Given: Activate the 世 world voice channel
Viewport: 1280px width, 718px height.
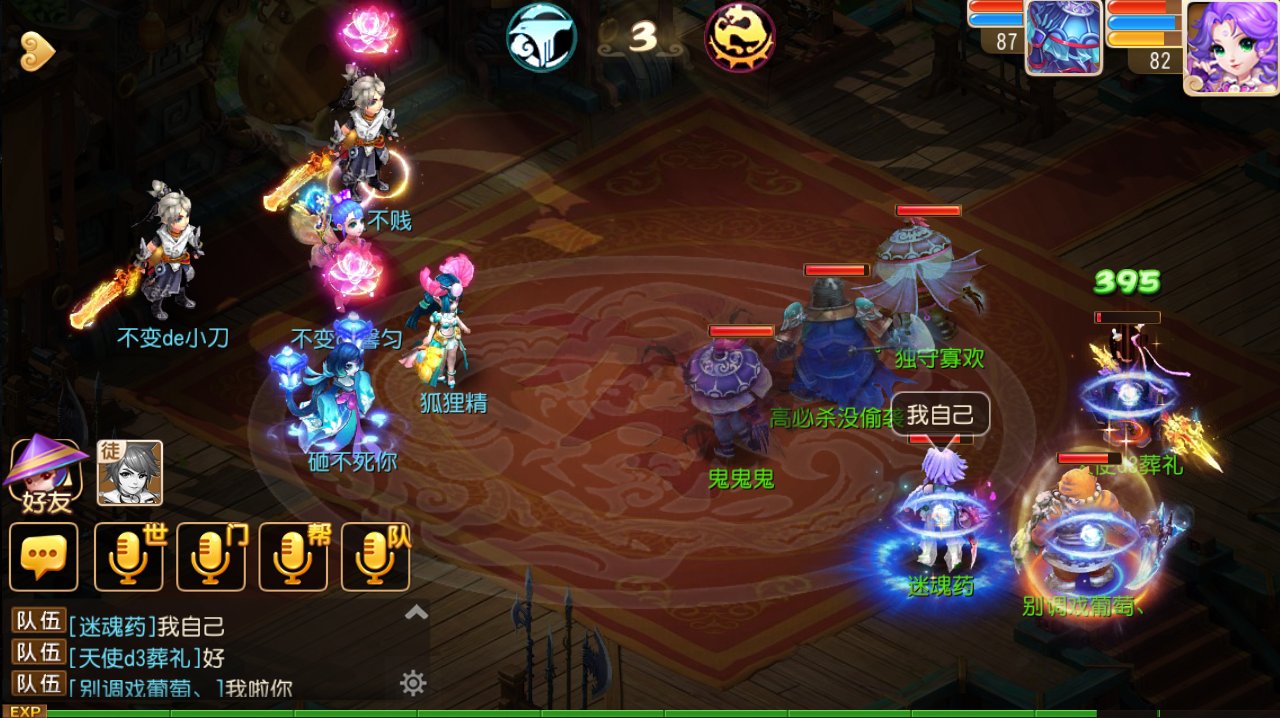Looking at the screenshot, I should click(129, 556).
